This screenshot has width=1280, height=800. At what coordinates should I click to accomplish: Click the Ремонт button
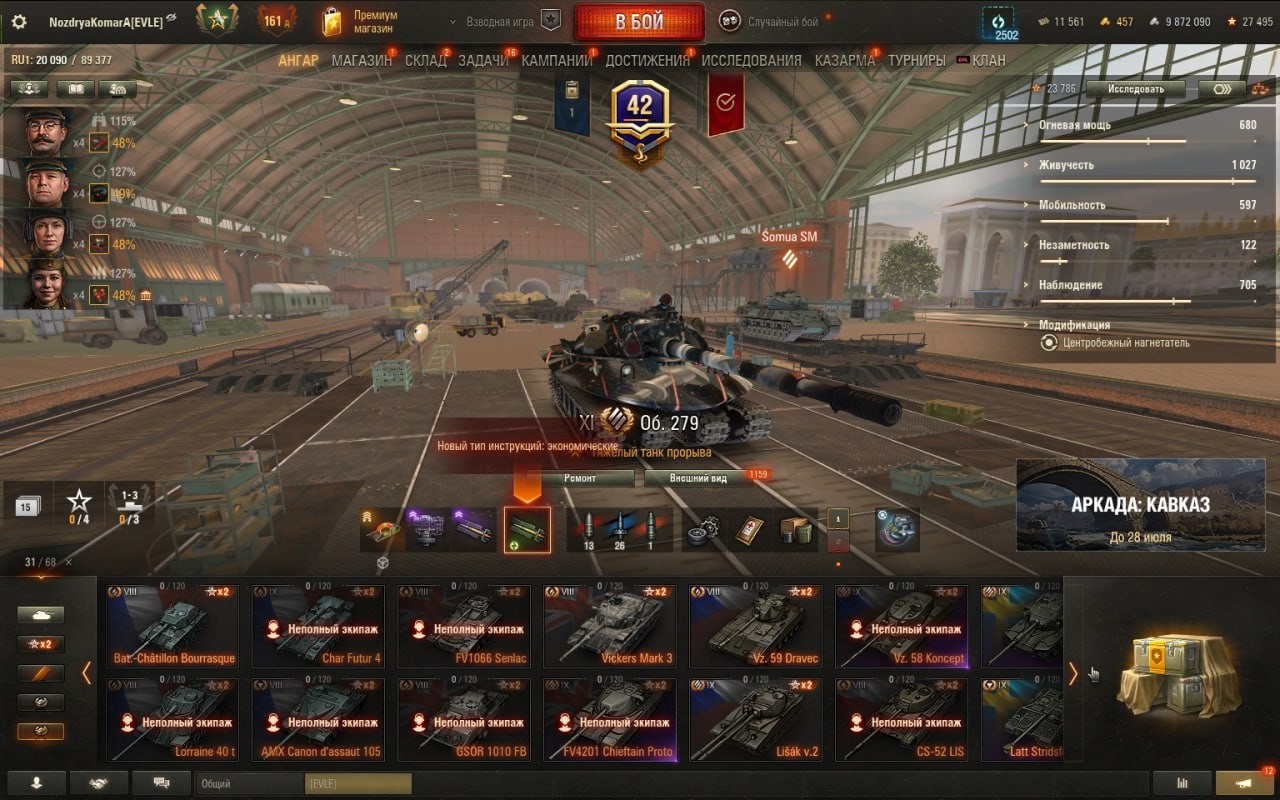tap(580, 478)
